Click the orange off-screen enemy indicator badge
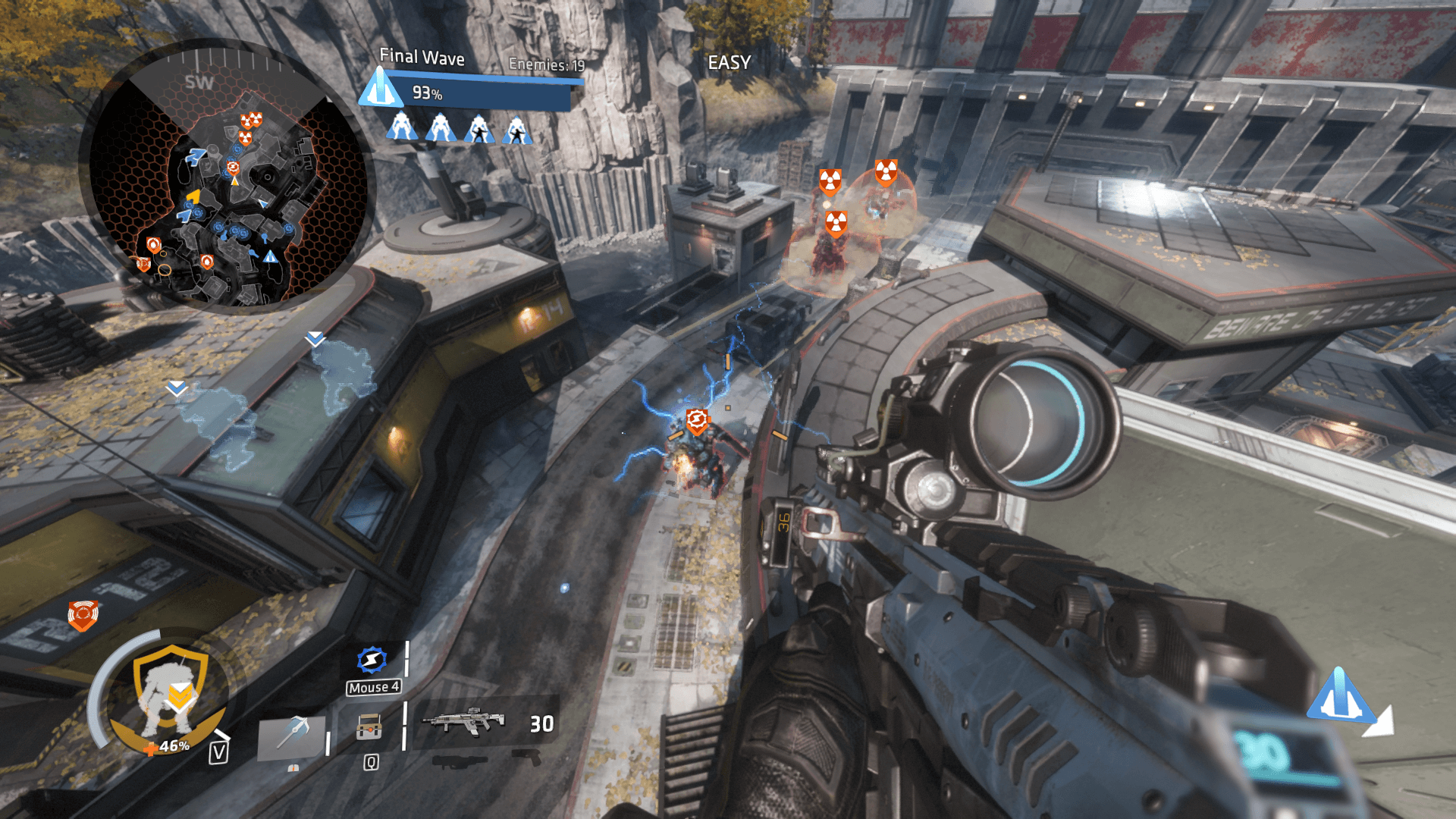This screenshot has width=1456, height=819. click(83, 614)
